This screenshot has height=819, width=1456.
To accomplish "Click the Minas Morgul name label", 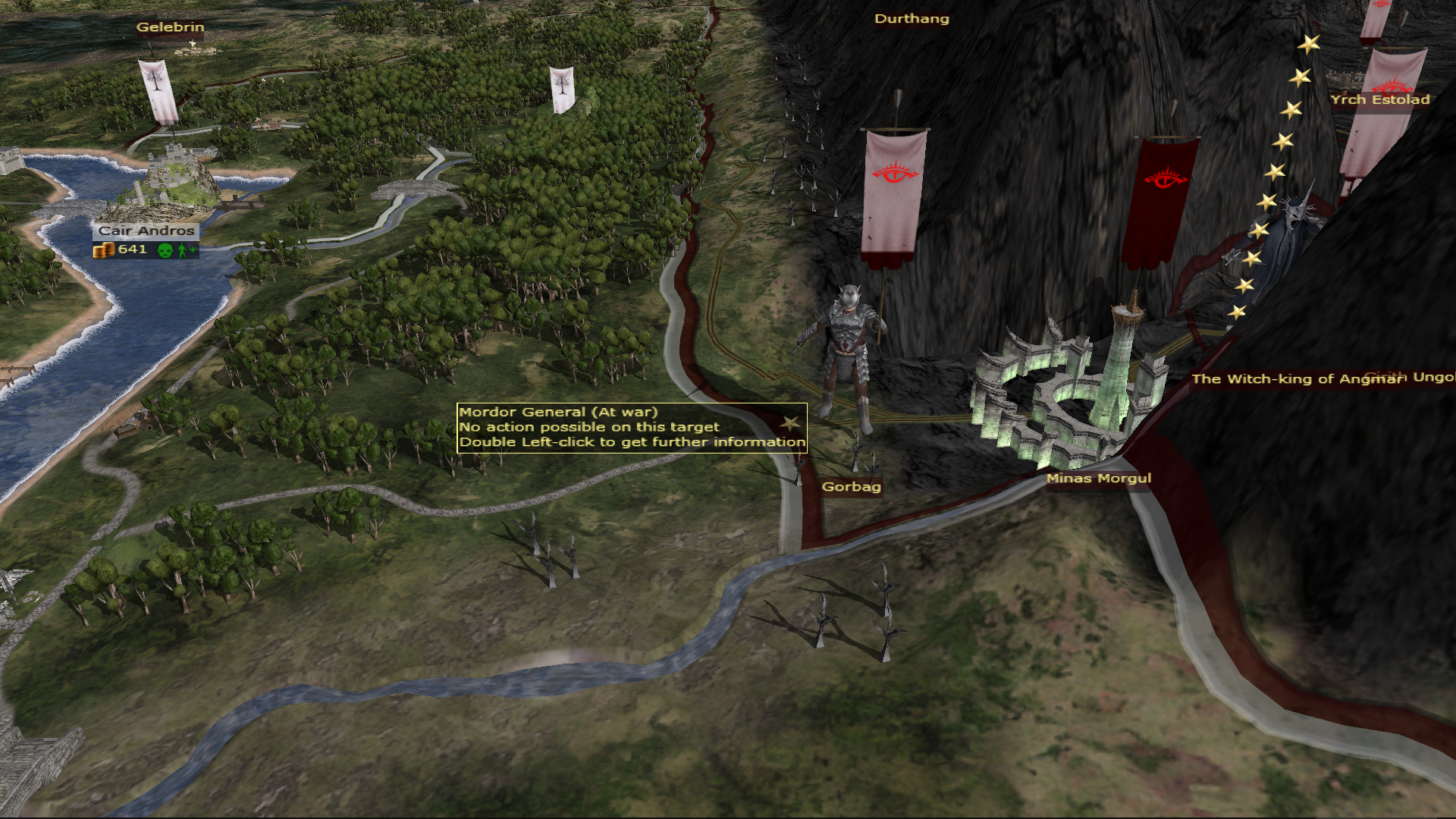I will click(x=1098, y=479).
